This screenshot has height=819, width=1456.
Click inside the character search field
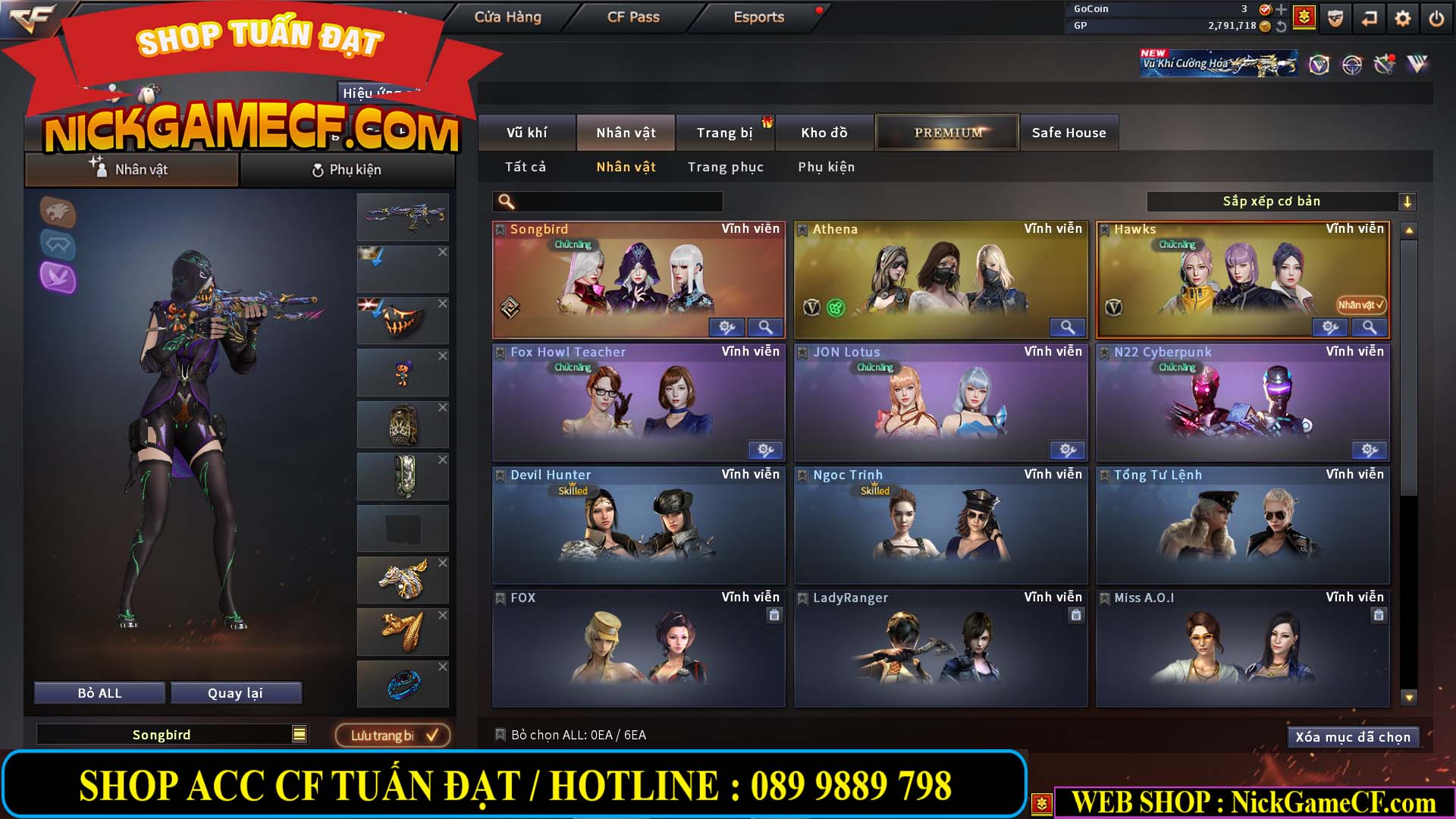click(607, 201)
